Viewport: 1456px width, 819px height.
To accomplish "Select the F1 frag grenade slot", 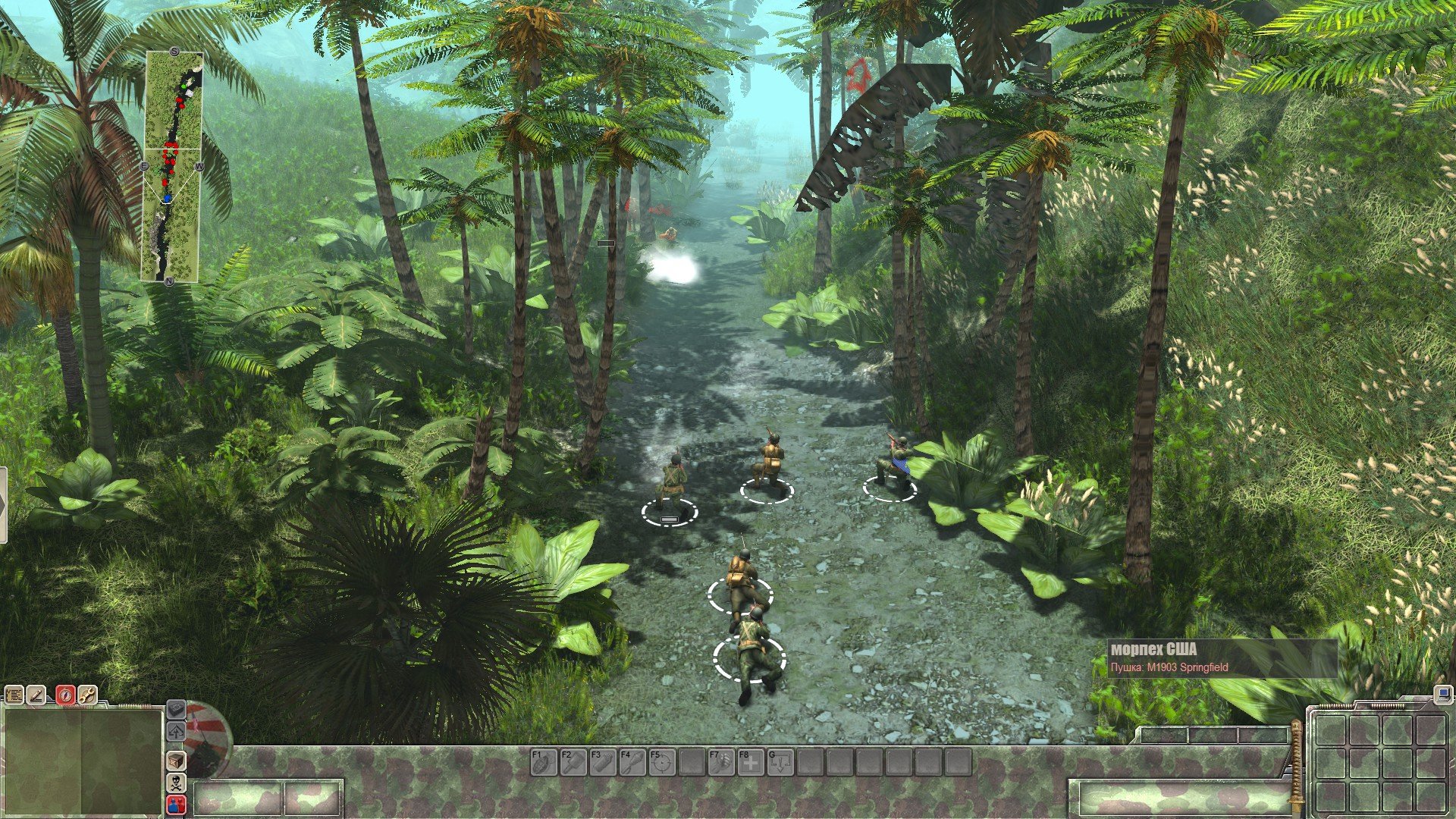I will pos(543,762).
